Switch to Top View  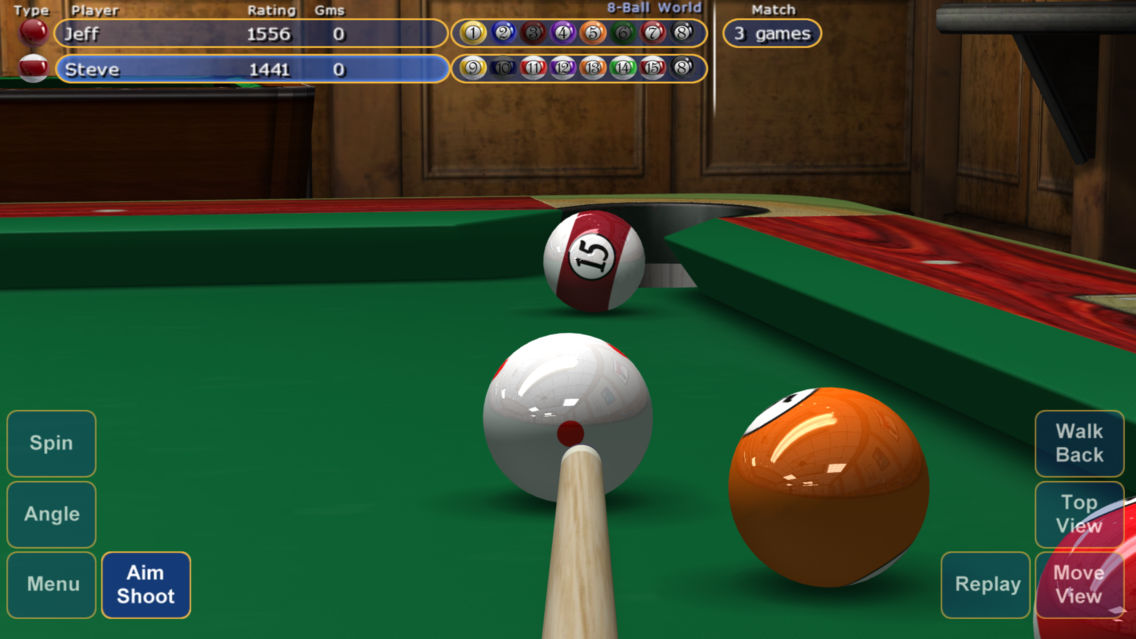(x=1079, y=514)
